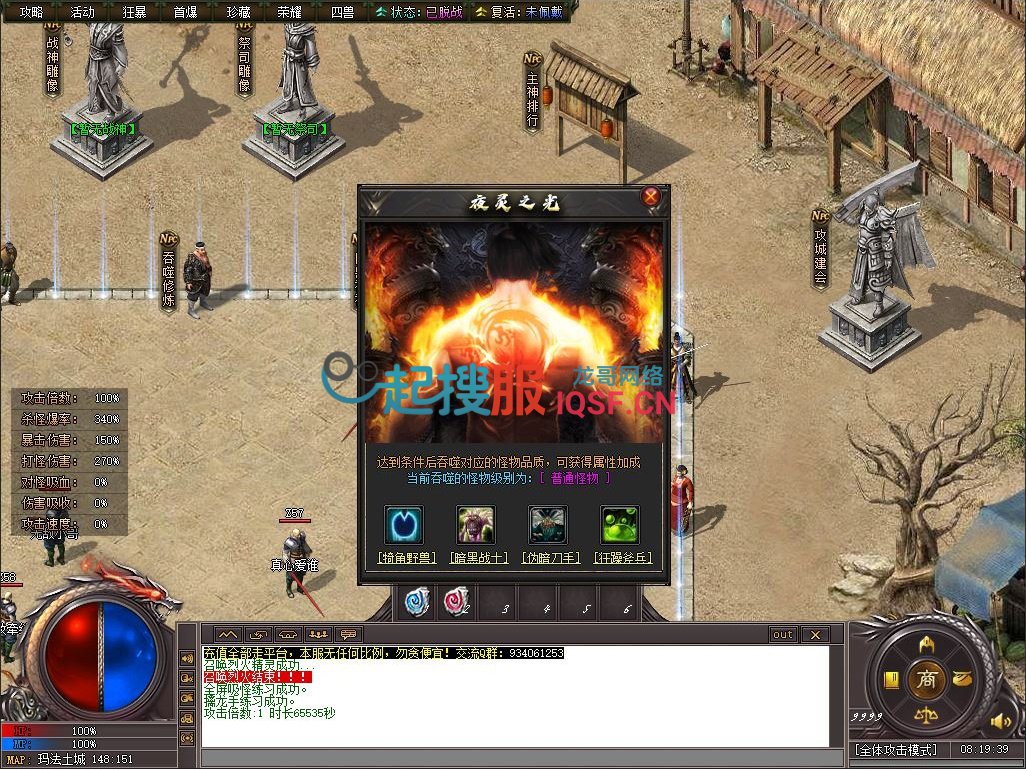1026x769 pixels.
Task: Open the 荣耀 glory menu
Action: [289, 12]
